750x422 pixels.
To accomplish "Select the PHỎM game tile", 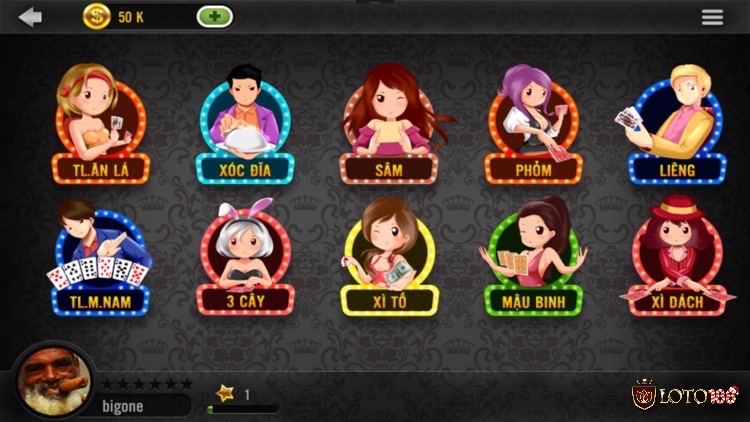I will [533, 125].
